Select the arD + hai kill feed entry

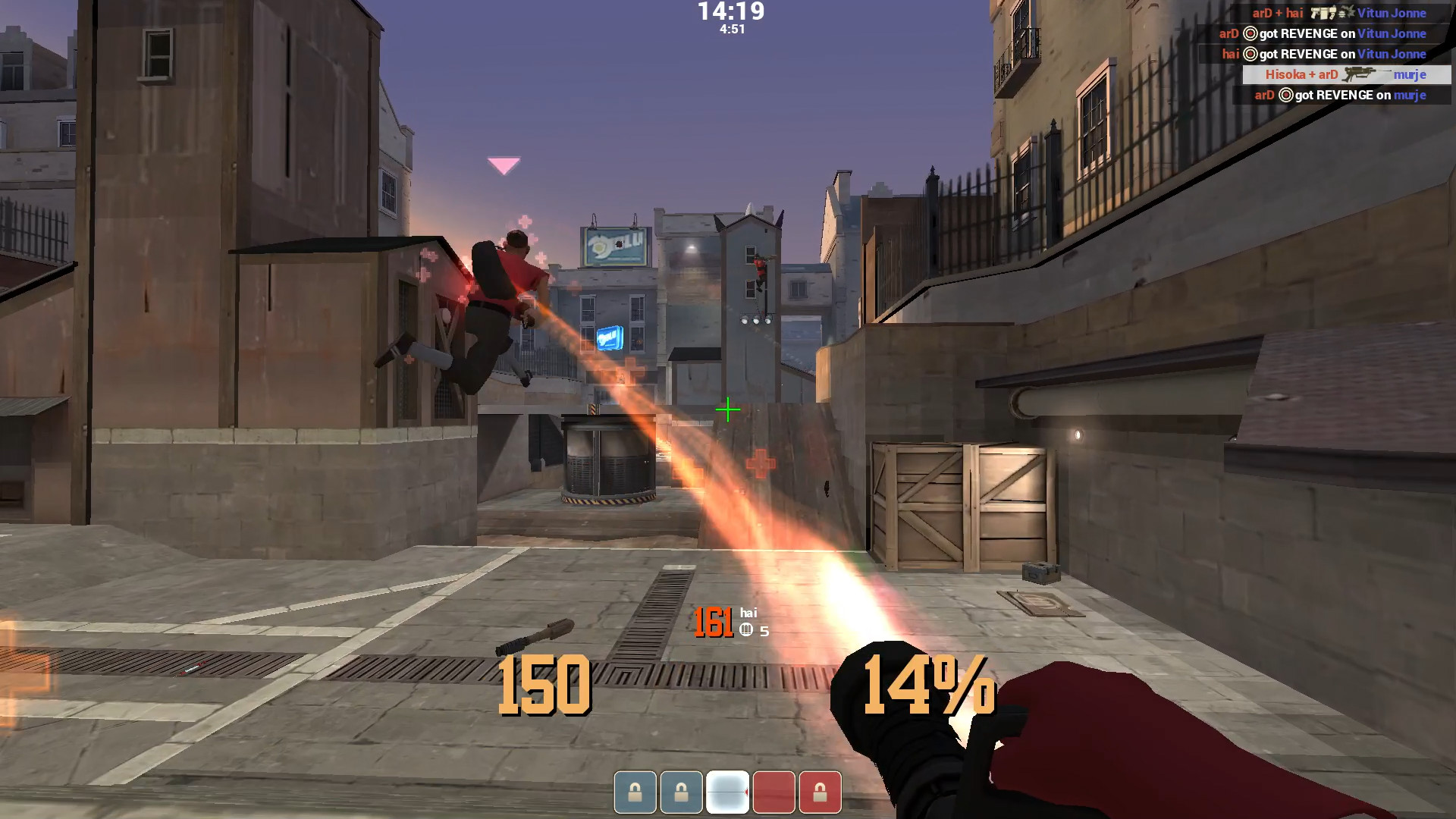[x=1338, y=13]
